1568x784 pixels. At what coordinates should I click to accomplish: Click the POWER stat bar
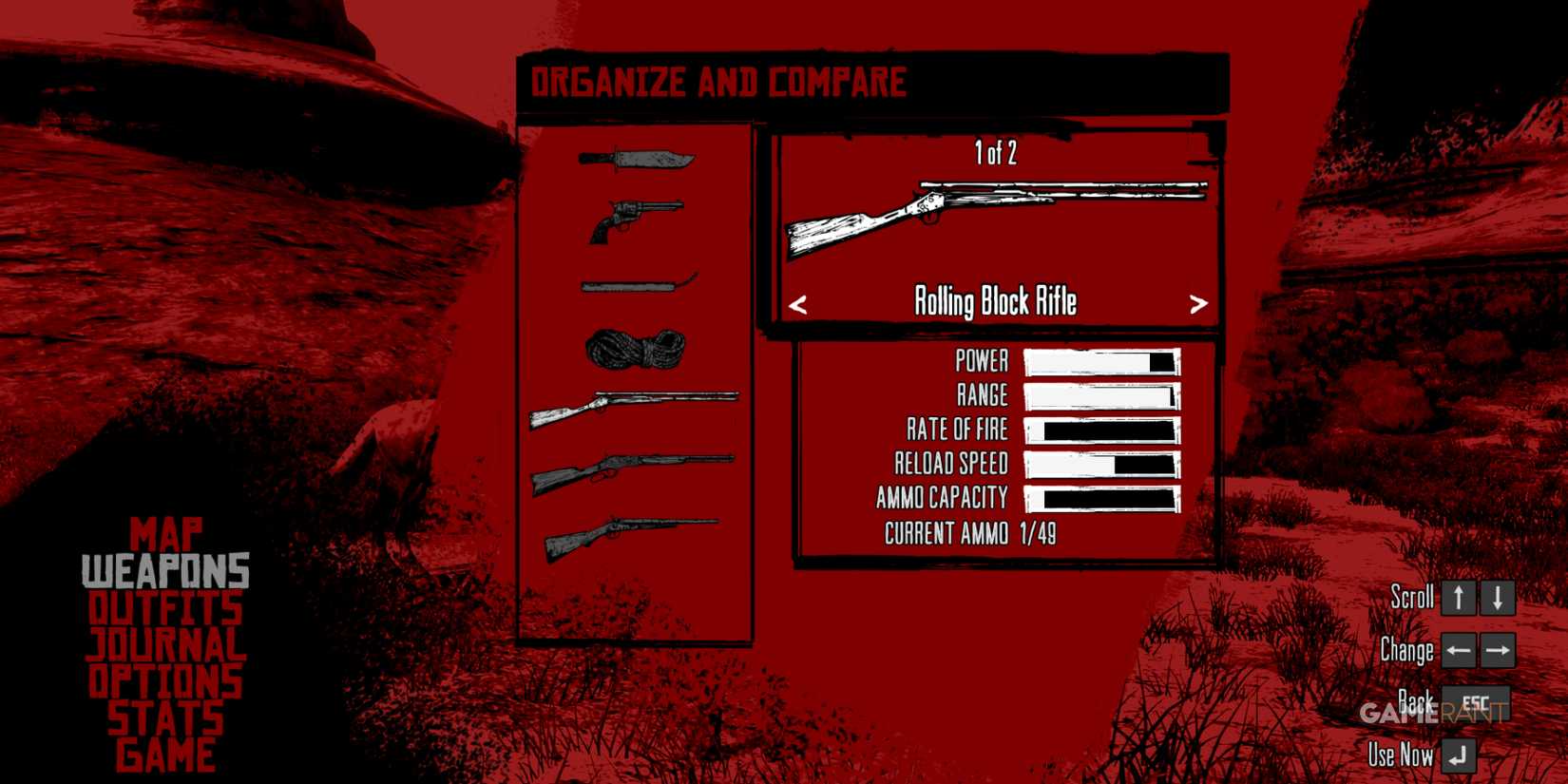point(1100,362)
